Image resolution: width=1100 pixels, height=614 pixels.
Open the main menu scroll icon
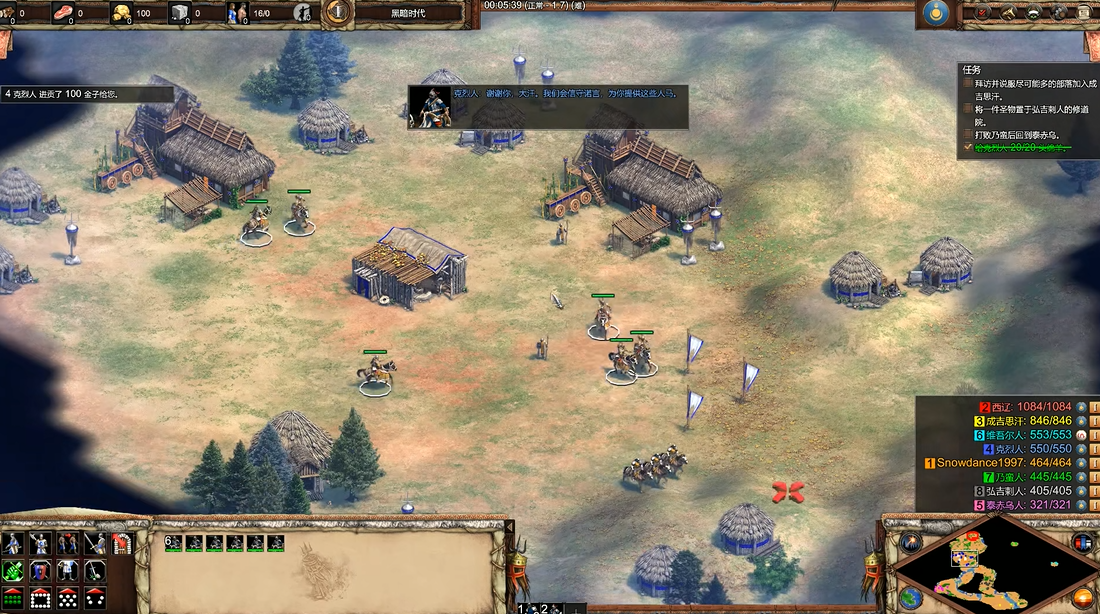tap(1085, 13)
